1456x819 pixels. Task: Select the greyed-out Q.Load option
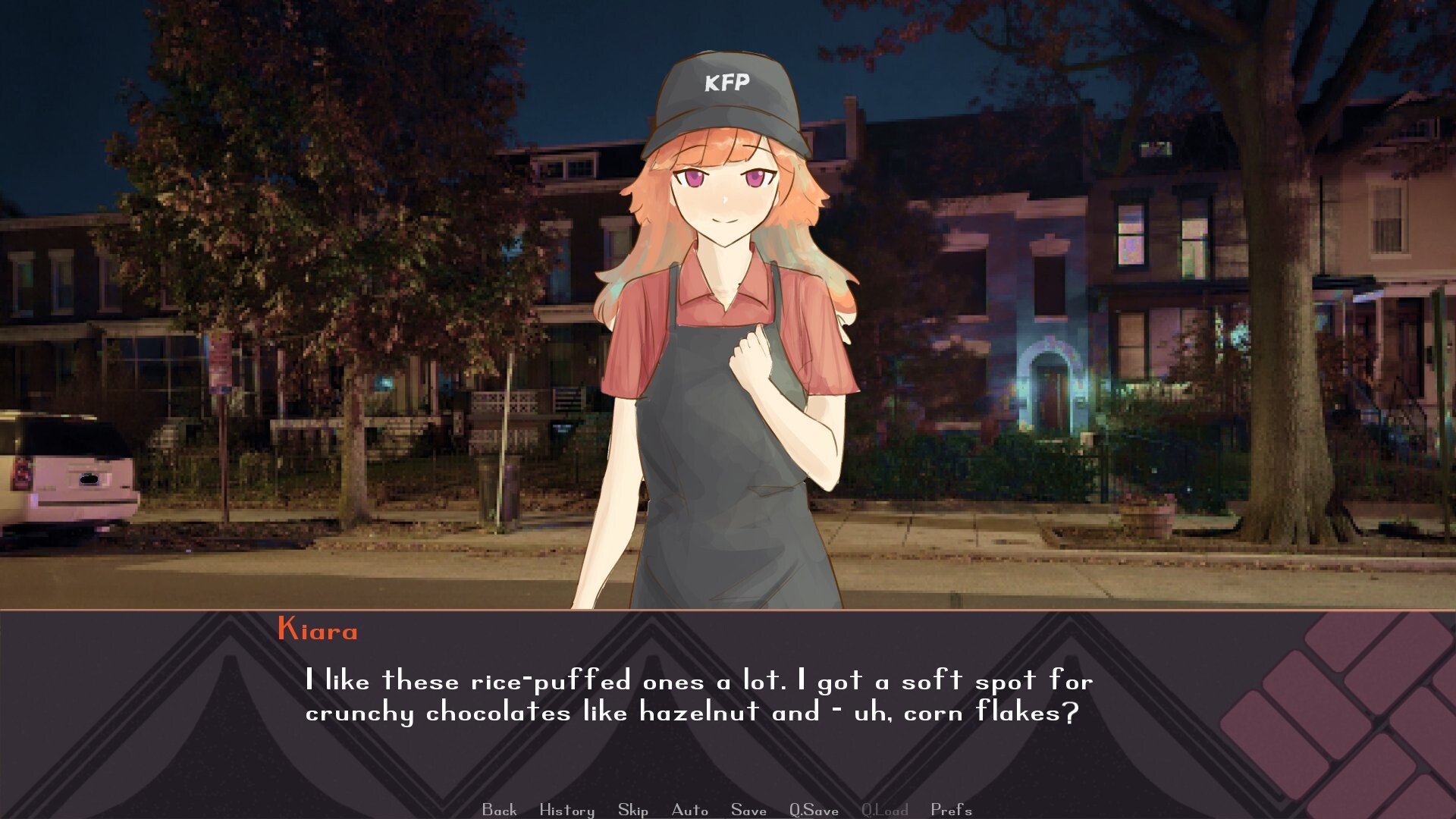883,810
